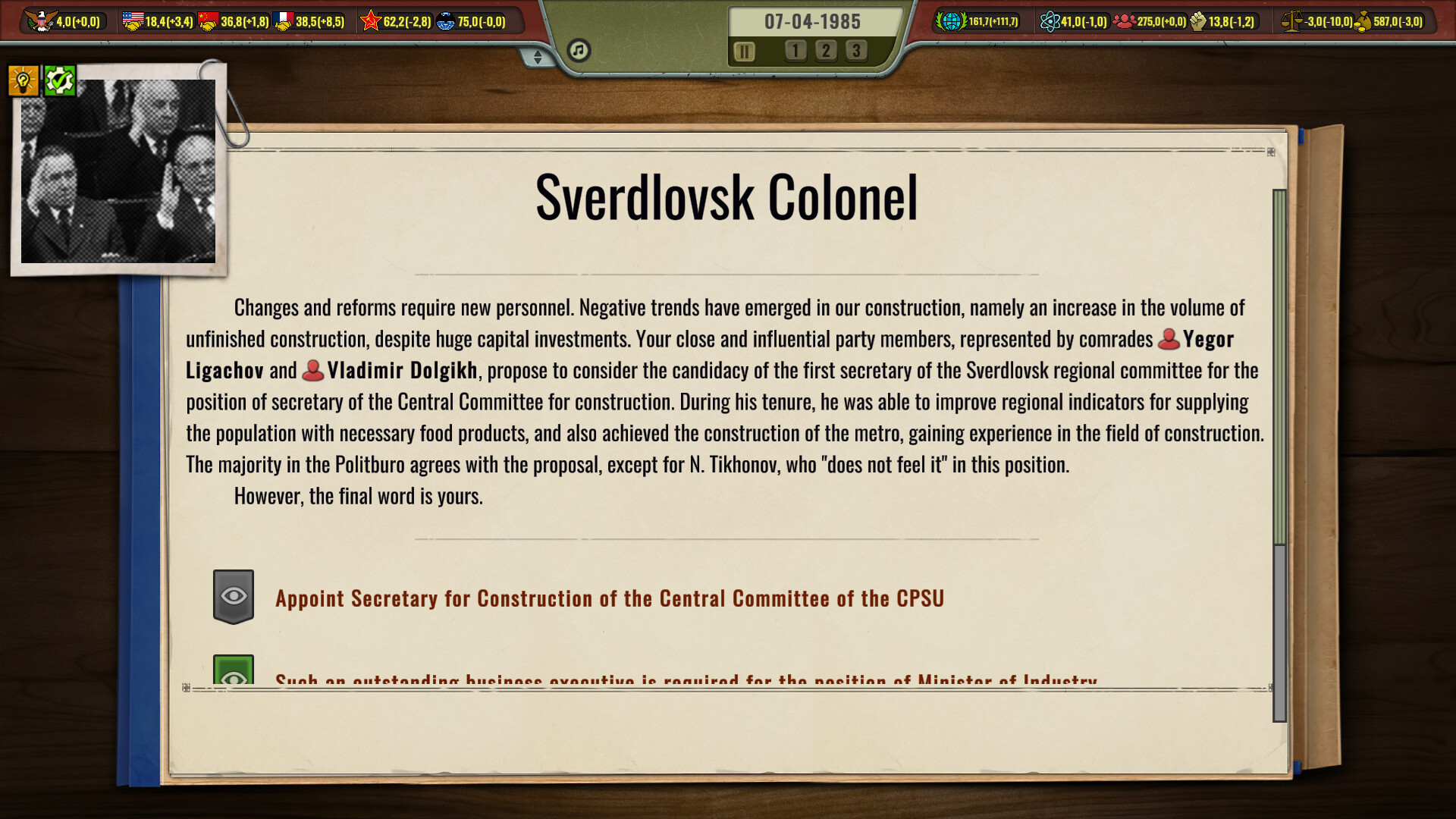Click the black-and-white event photograph
This screenshot has width=1456, height=819.
coord(118,174)
